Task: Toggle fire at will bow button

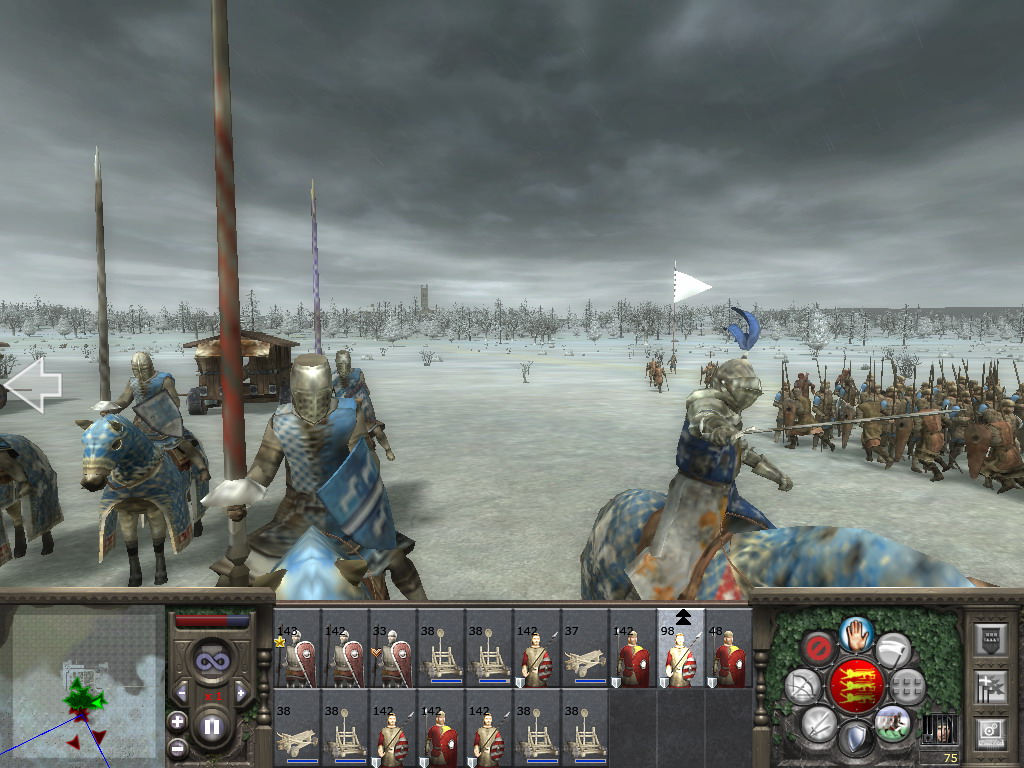Action: tap(802, 686)
